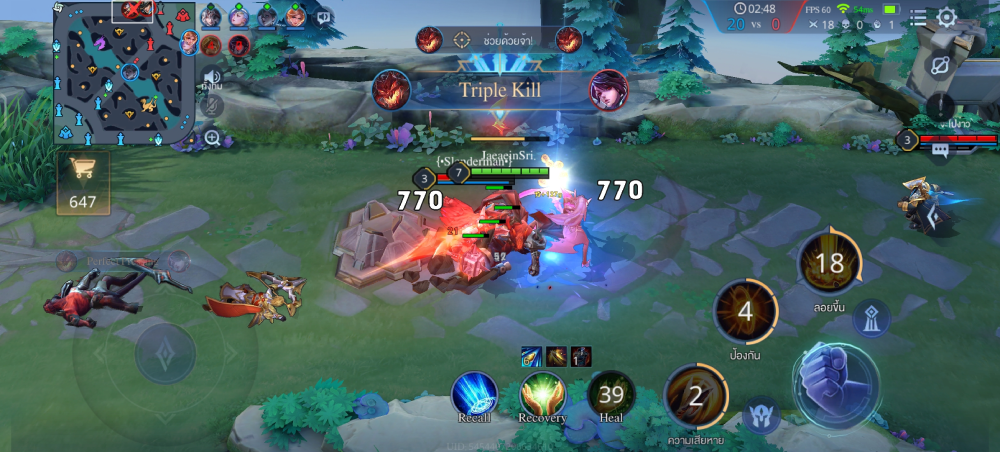
Task: Trigger the second skill showing 4
Action: (745, 311)
